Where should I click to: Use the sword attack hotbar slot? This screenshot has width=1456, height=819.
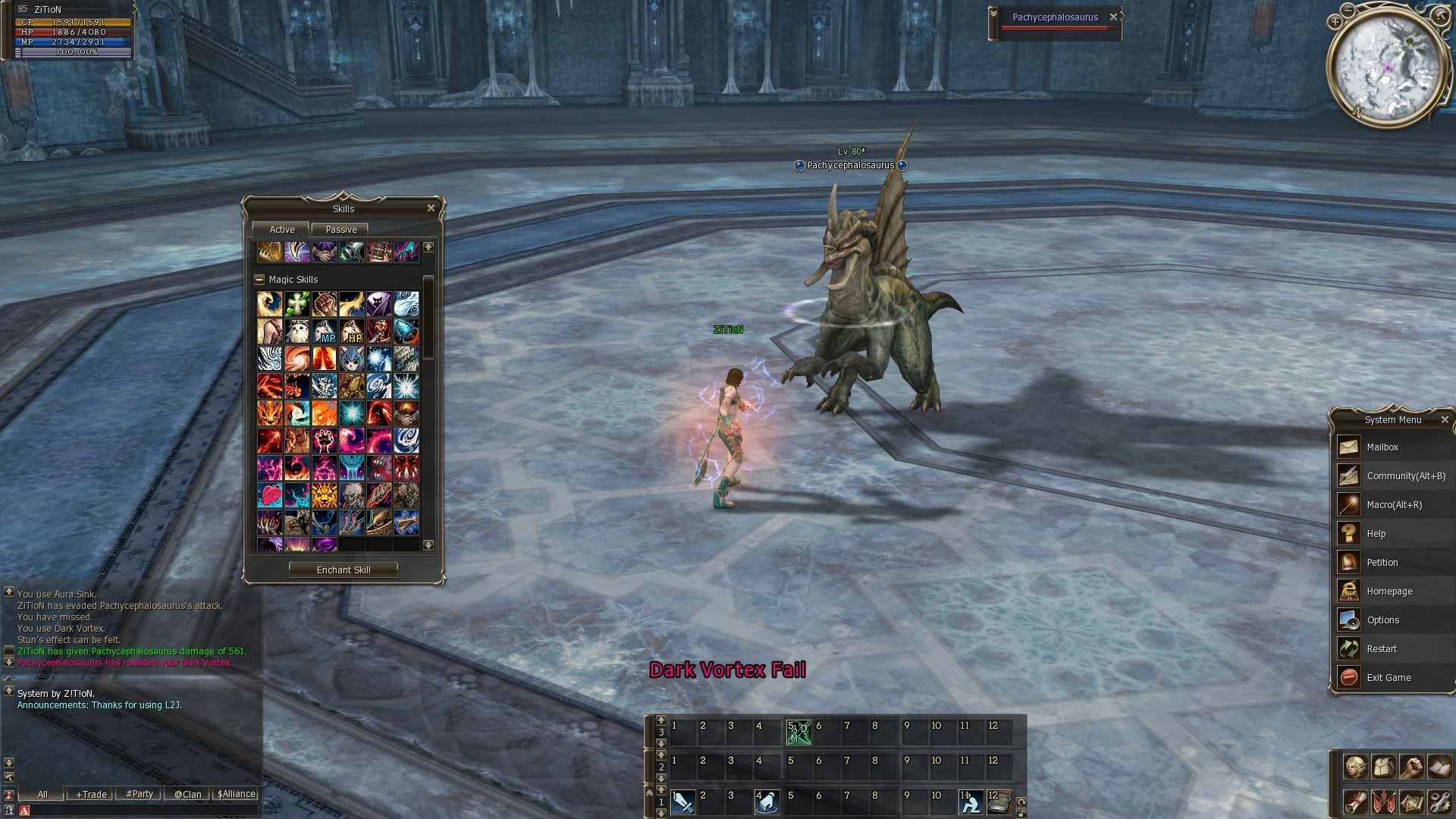pyautogui.click(x=682, y=802)
